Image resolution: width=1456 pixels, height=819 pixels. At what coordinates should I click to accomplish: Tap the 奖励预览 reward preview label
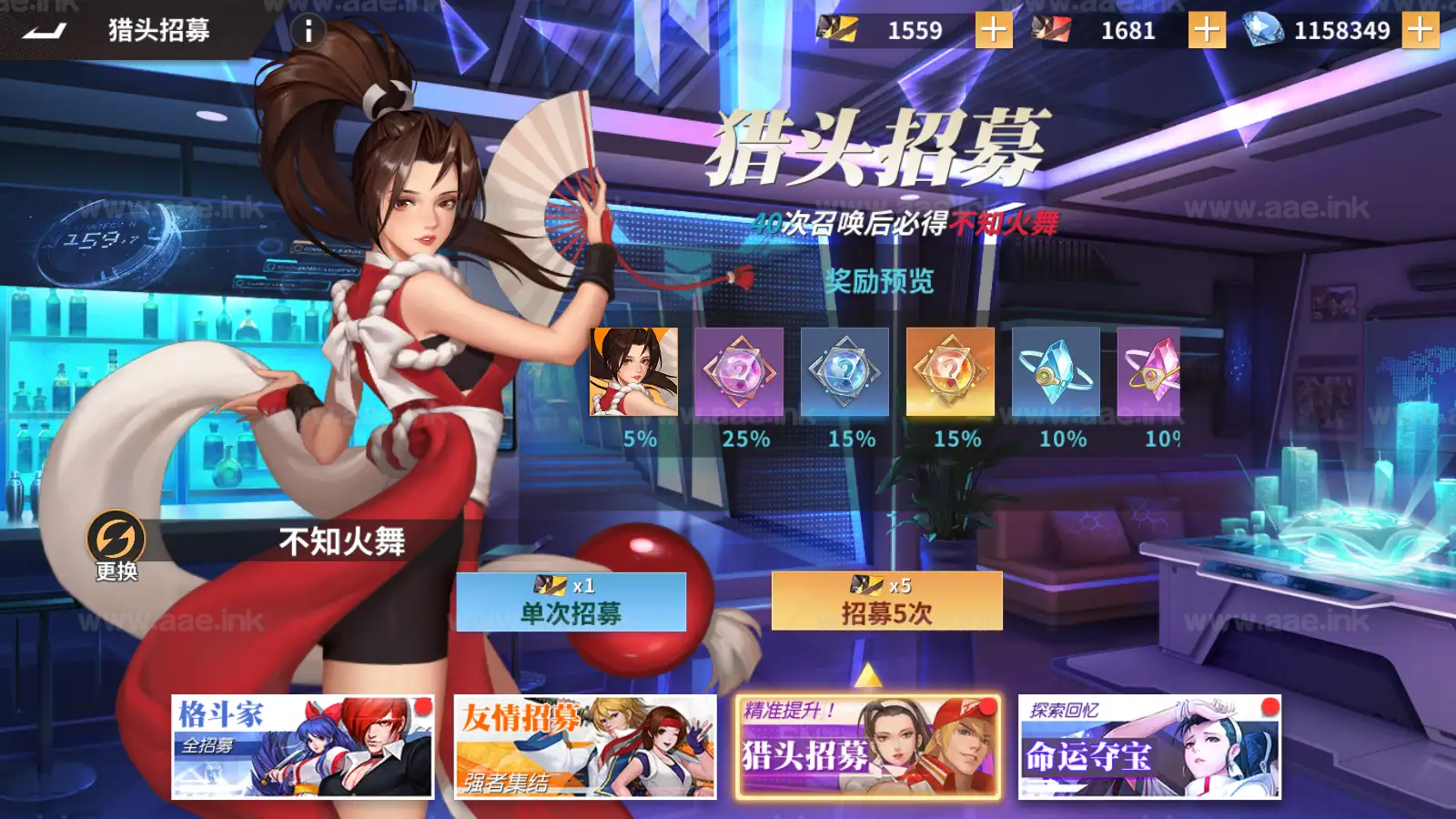pyautogui.click(x=881, y=281)
